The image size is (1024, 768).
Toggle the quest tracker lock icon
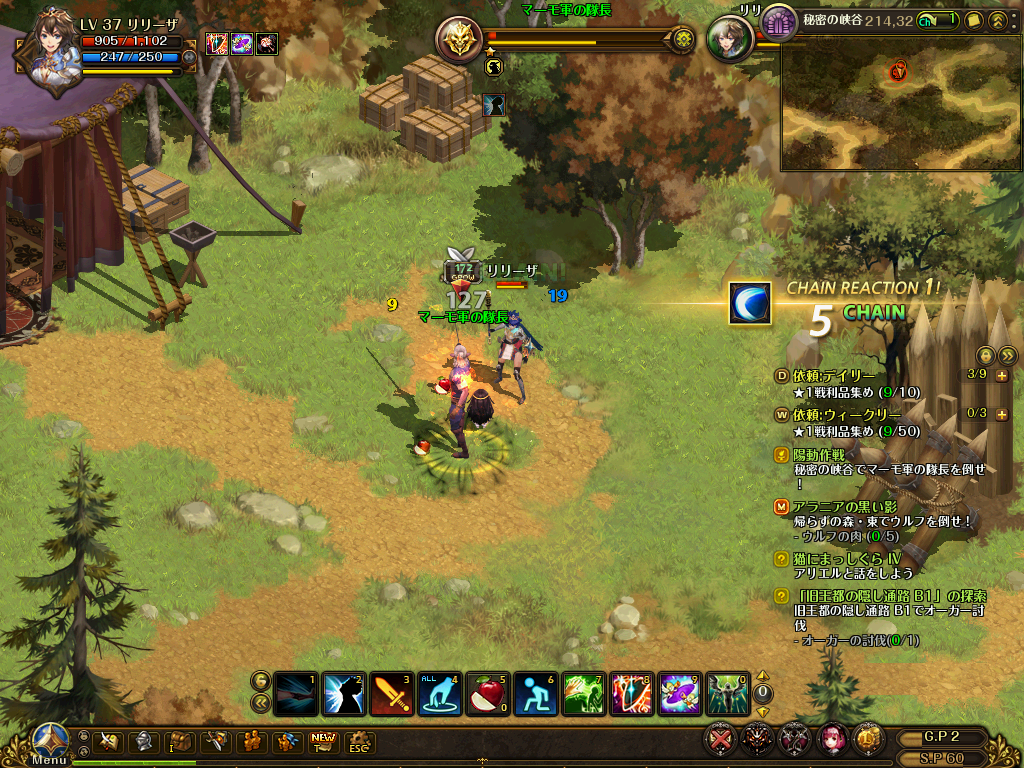tap(985, 354)
